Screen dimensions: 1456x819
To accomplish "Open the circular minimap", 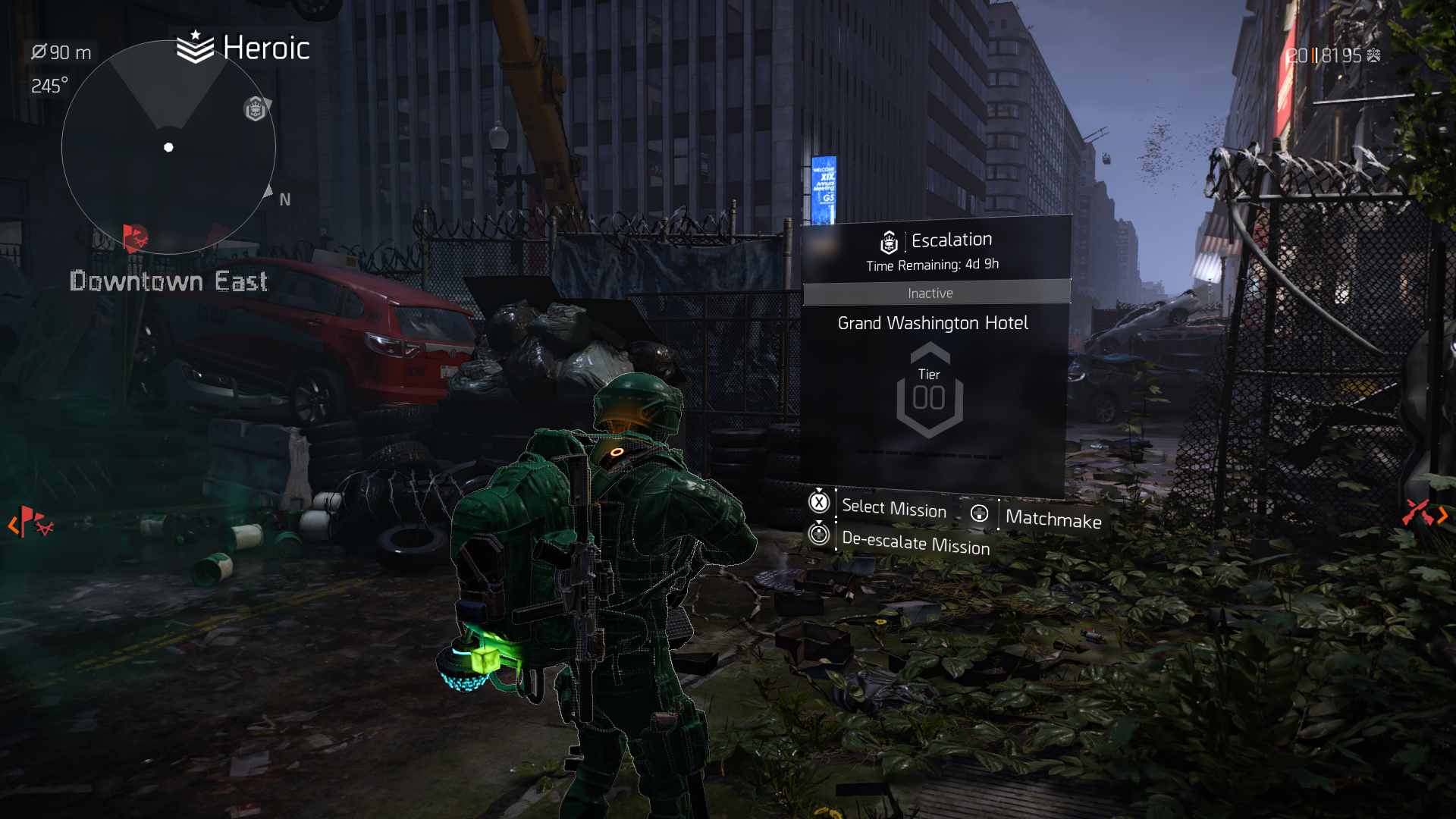I will coord(168,147).
